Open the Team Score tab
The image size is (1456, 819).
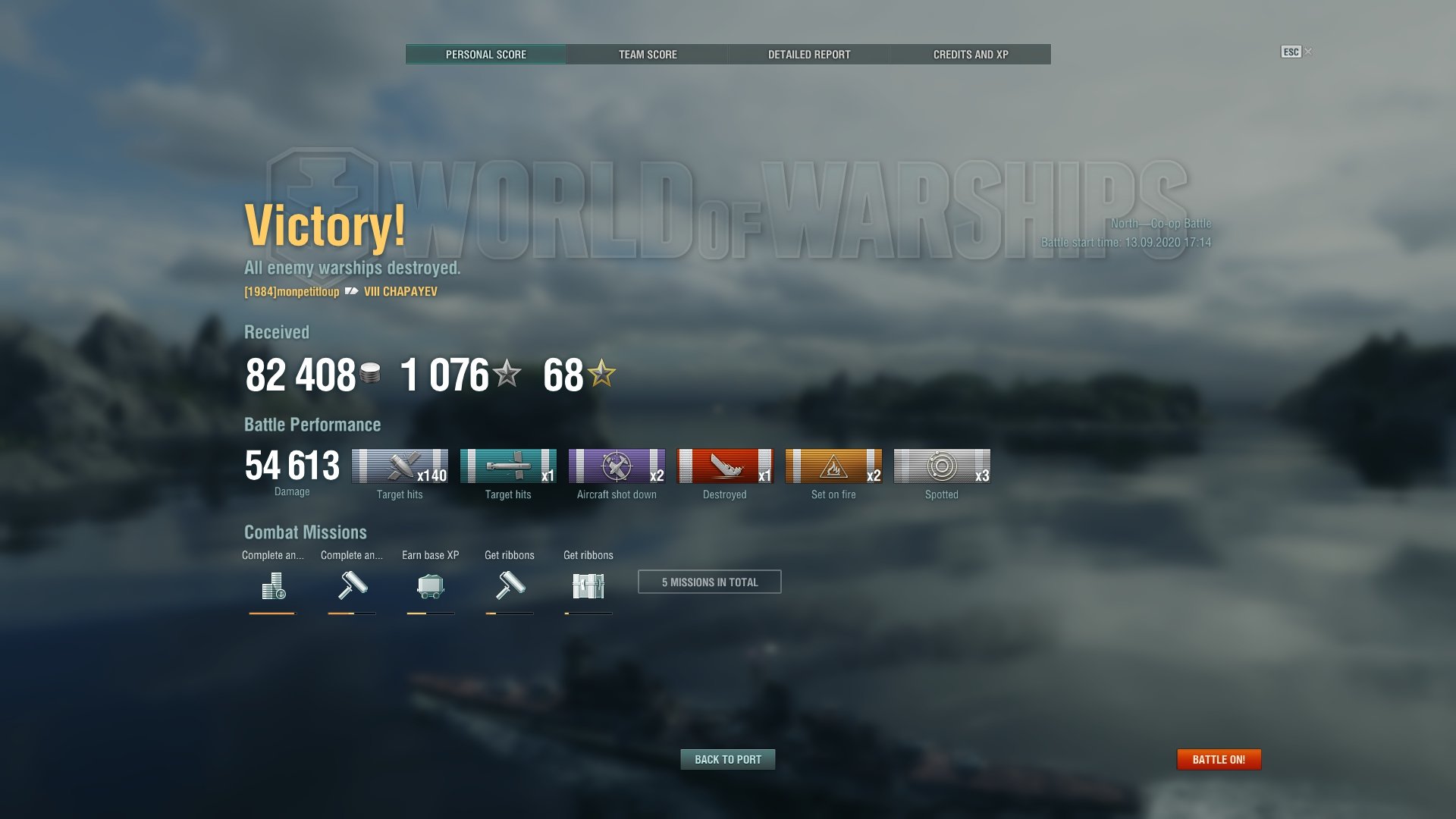[x=648, y=55]
